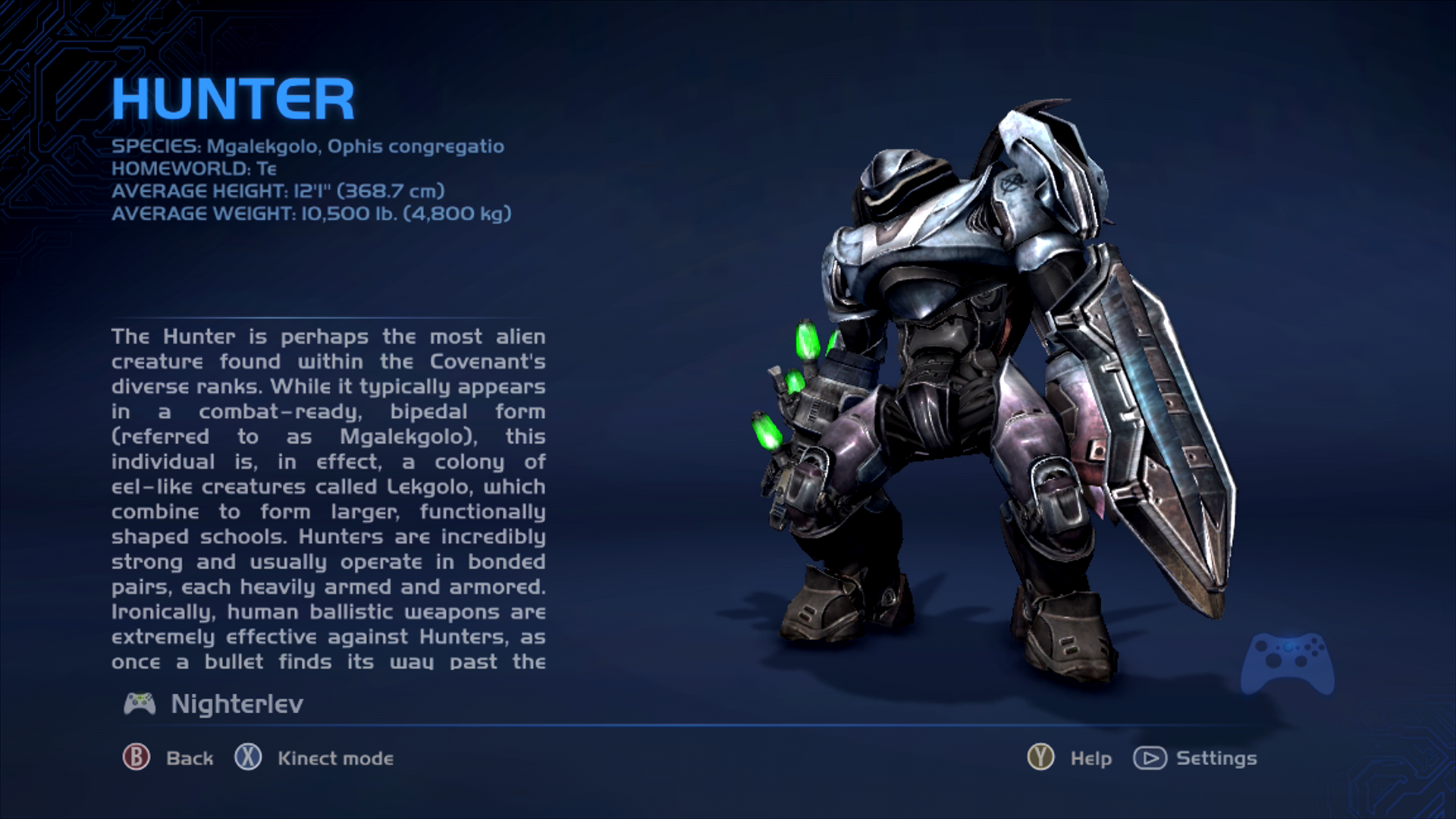Image resolution: width=1456 pixels, height=819 pixels.
Task: Select the Nighterlev player profile
Action: (x=236, y=704)
